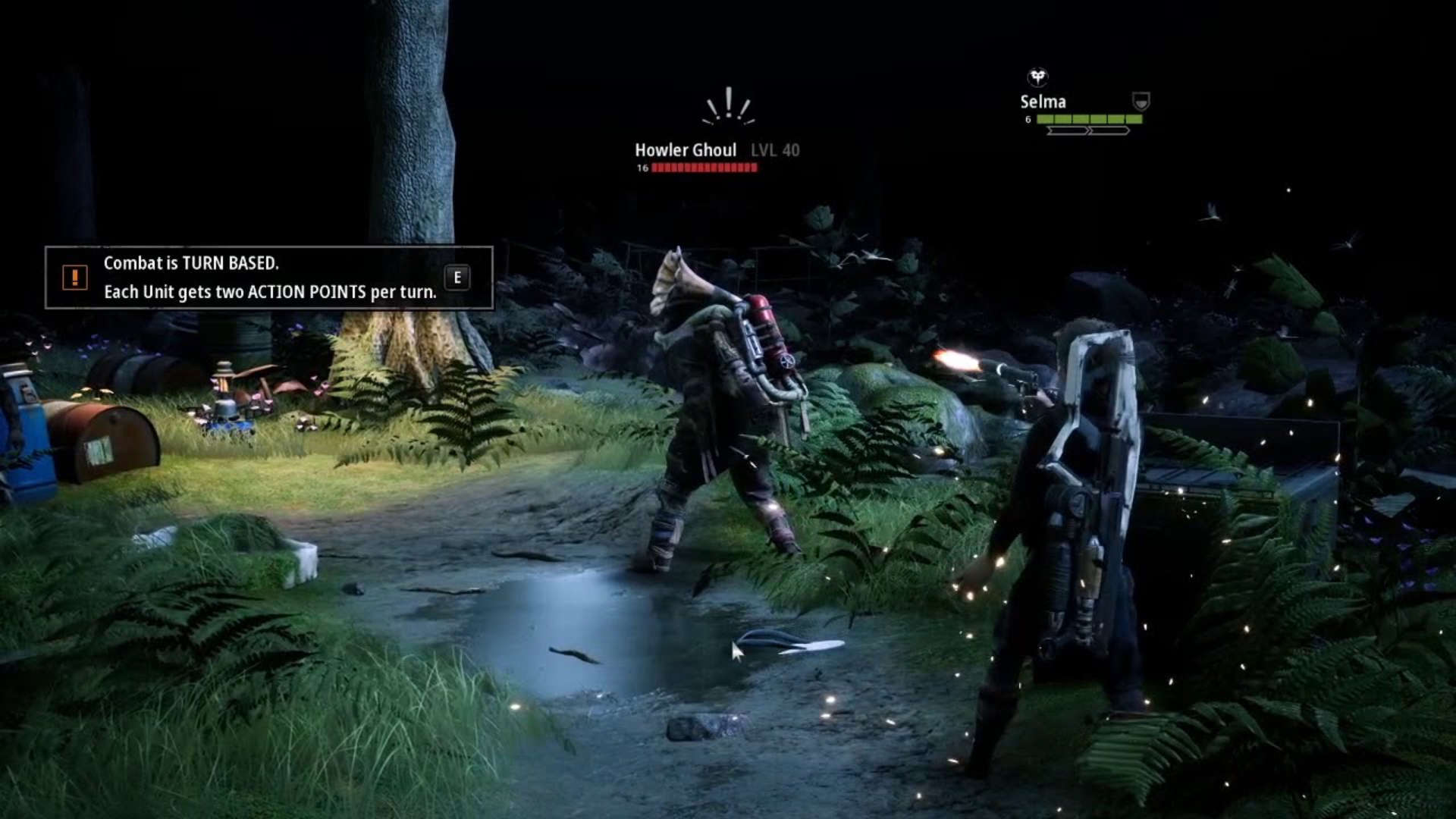Dismiss the turn-based combat tutorial message

457,278
